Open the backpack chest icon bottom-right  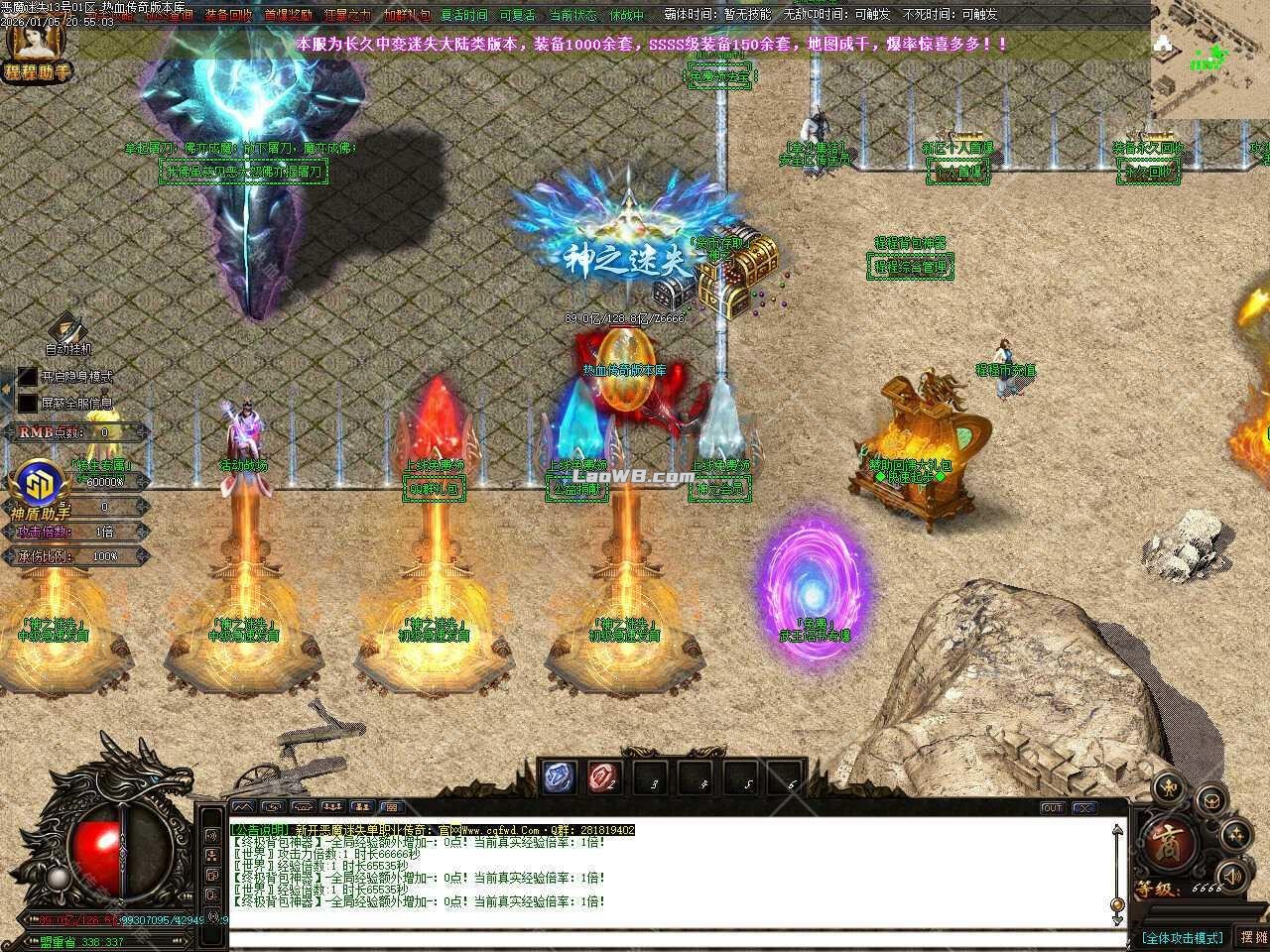point(1210,801)
